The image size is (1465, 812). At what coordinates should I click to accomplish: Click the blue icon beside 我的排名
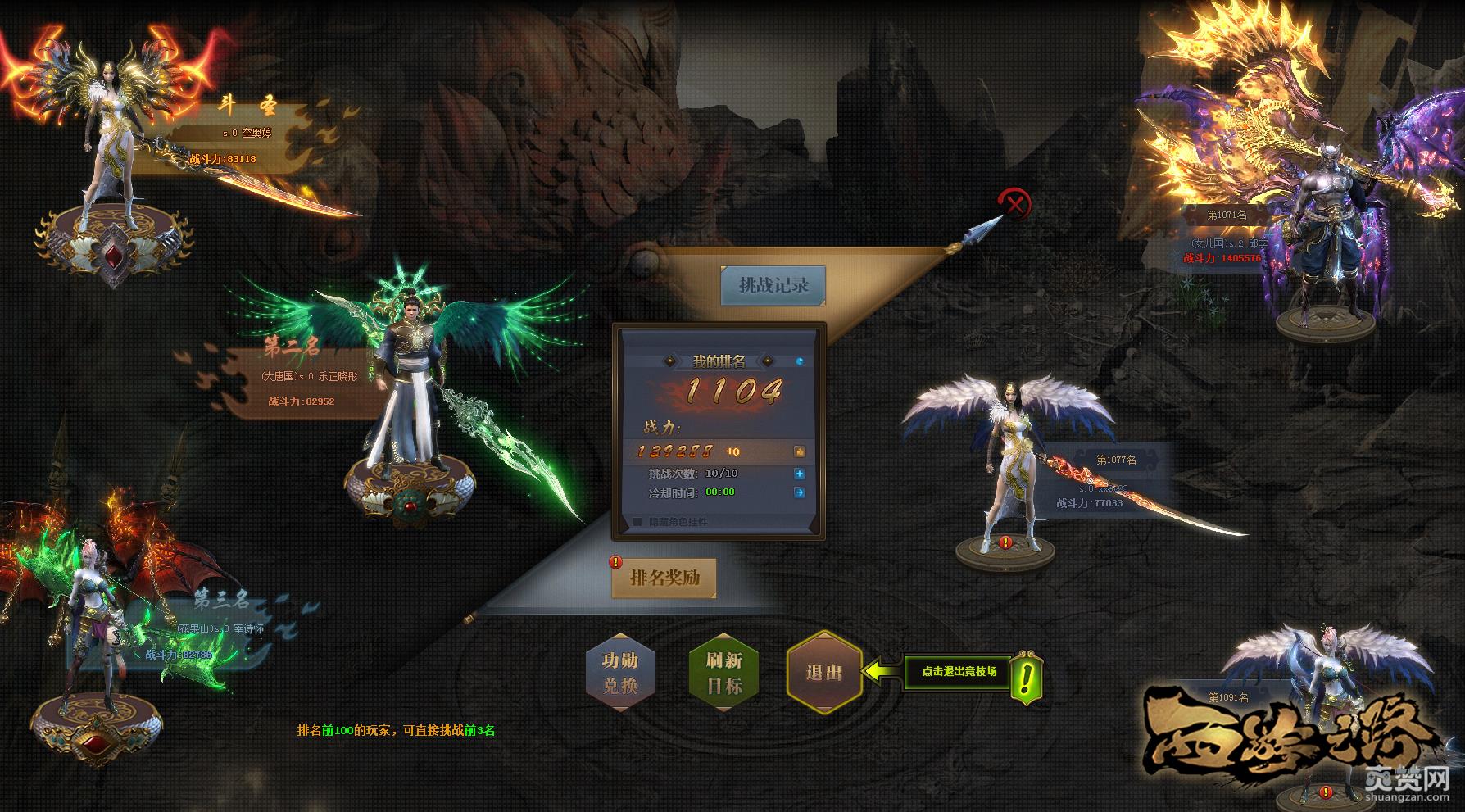click(x=800, y=361)
